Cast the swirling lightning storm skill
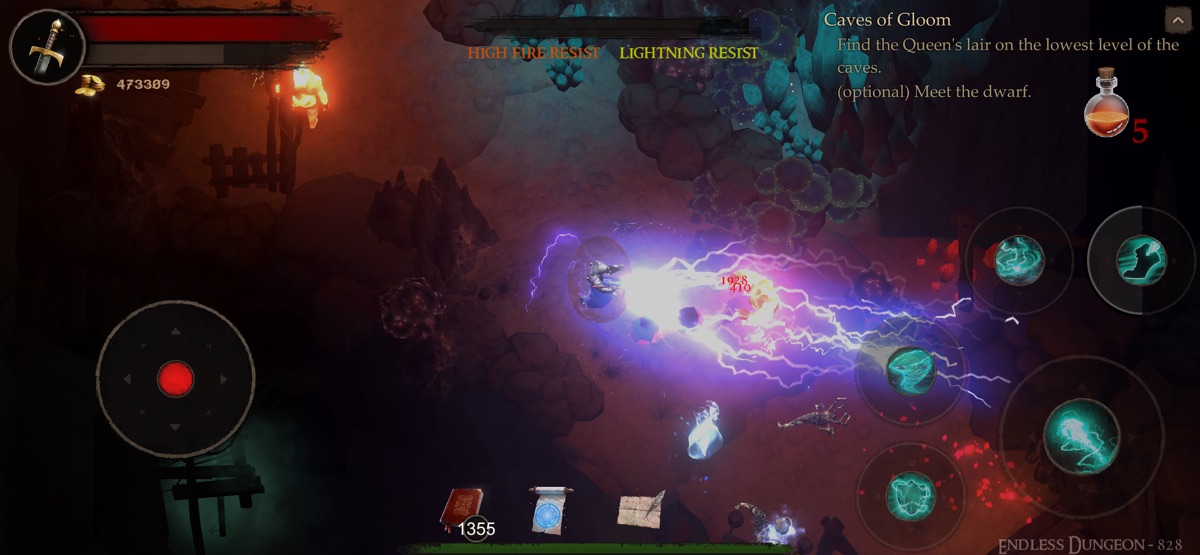Screen dimensions: 1200x555 [1019, 260]
